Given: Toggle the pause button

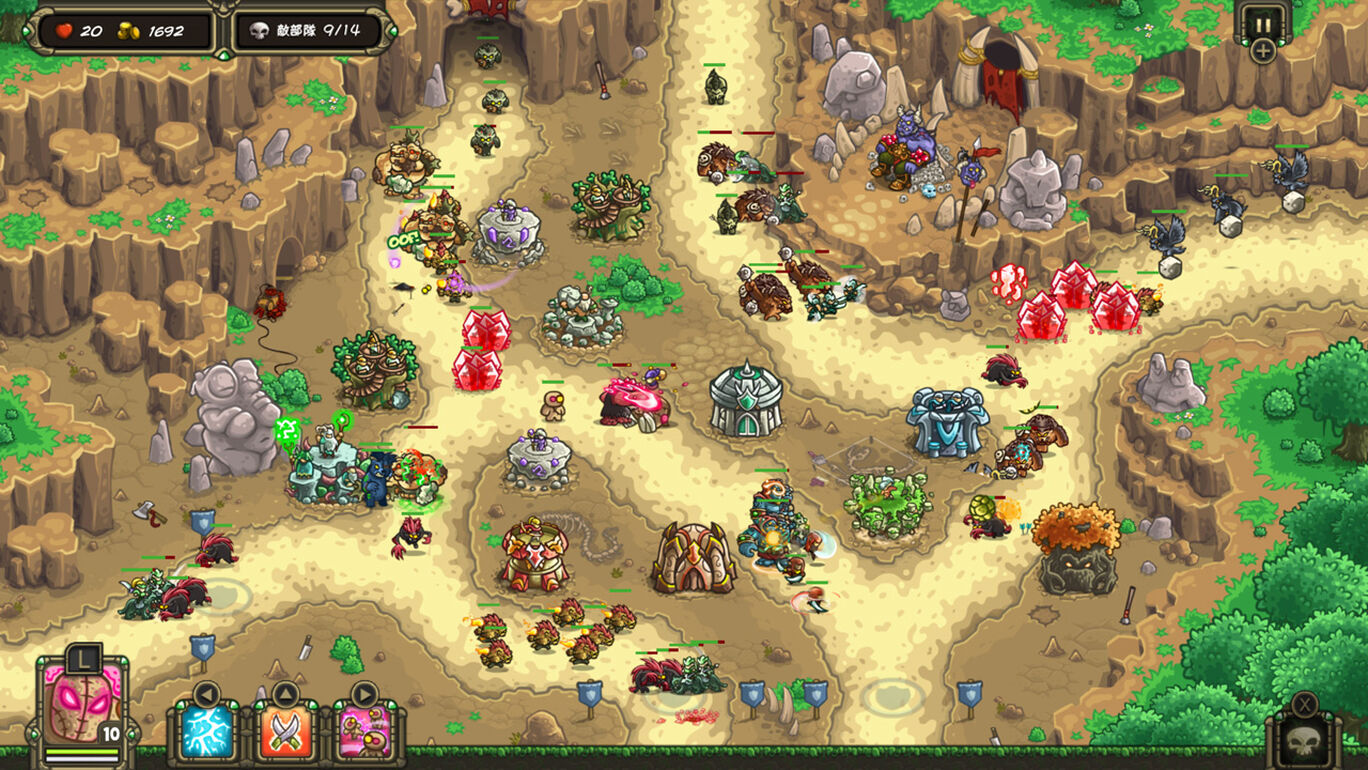Looking at the screenshot, I should coord(1263,22).
